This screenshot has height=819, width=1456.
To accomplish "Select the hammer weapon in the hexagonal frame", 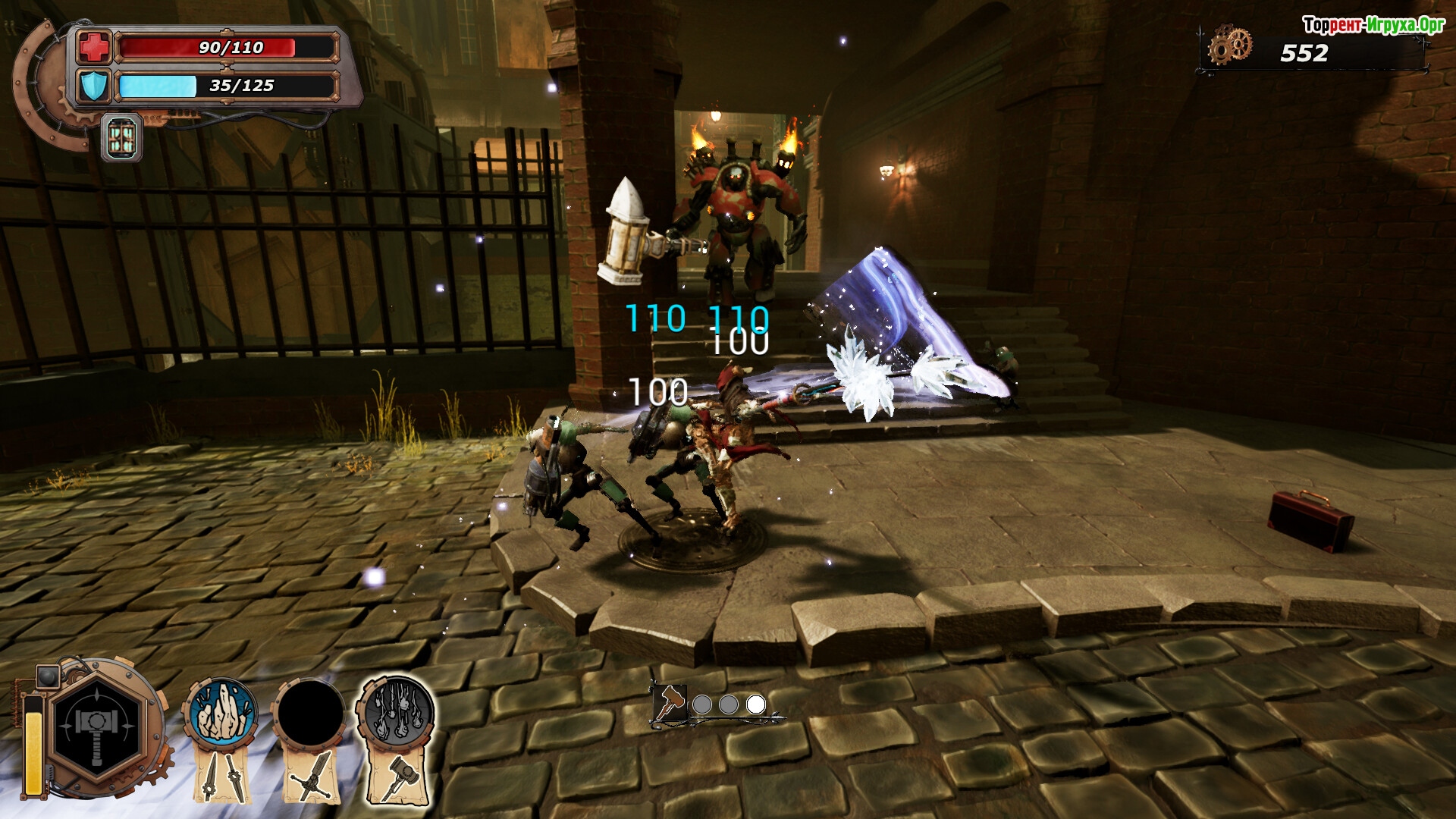I will click(98, 726).
